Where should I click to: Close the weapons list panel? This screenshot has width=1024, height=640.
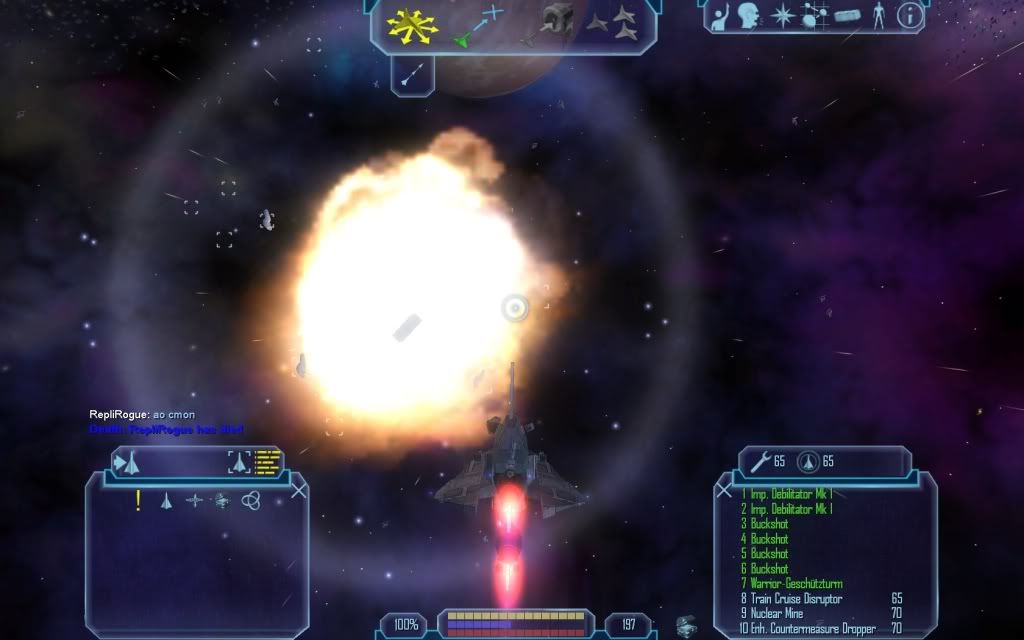[x=724, y=490]
